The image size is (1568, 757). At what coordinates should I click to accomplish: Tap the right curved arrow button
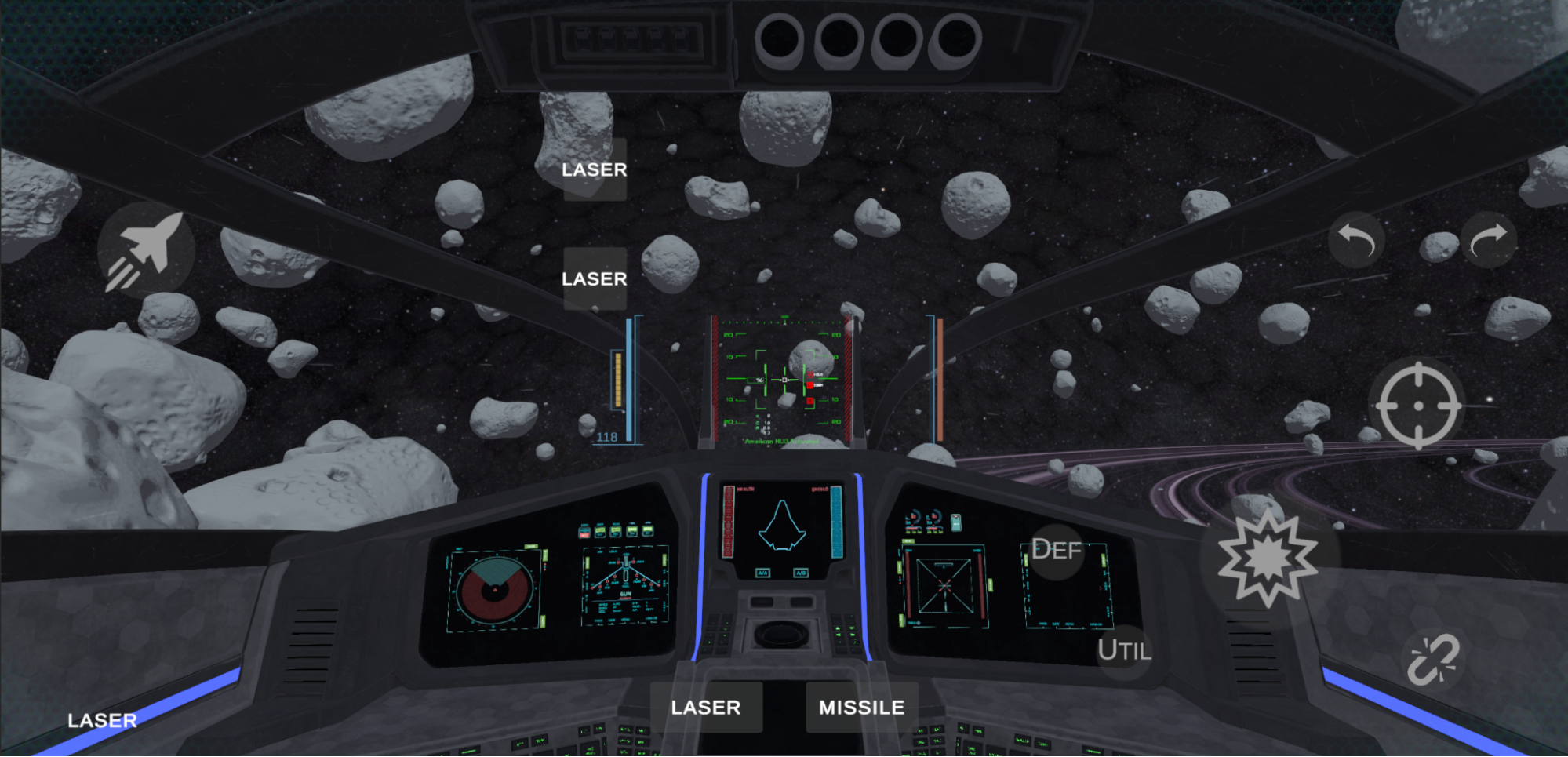click(x=1488, y=239)
